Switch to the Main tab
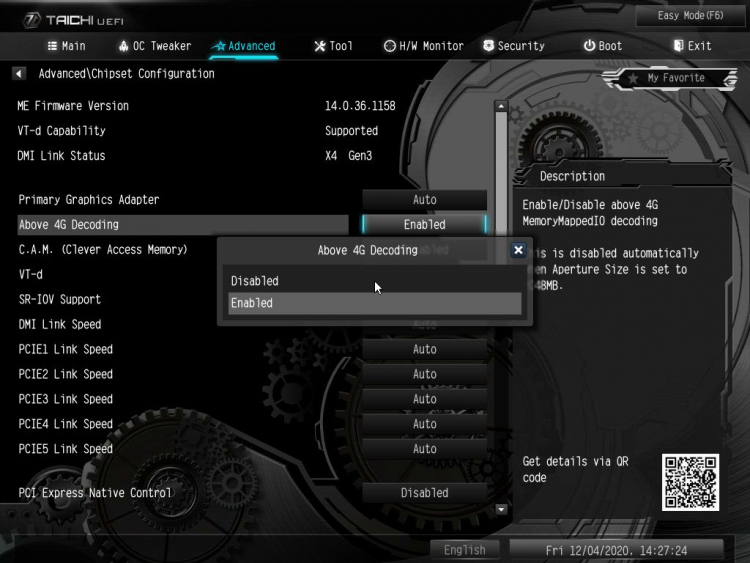 [67, 46]
